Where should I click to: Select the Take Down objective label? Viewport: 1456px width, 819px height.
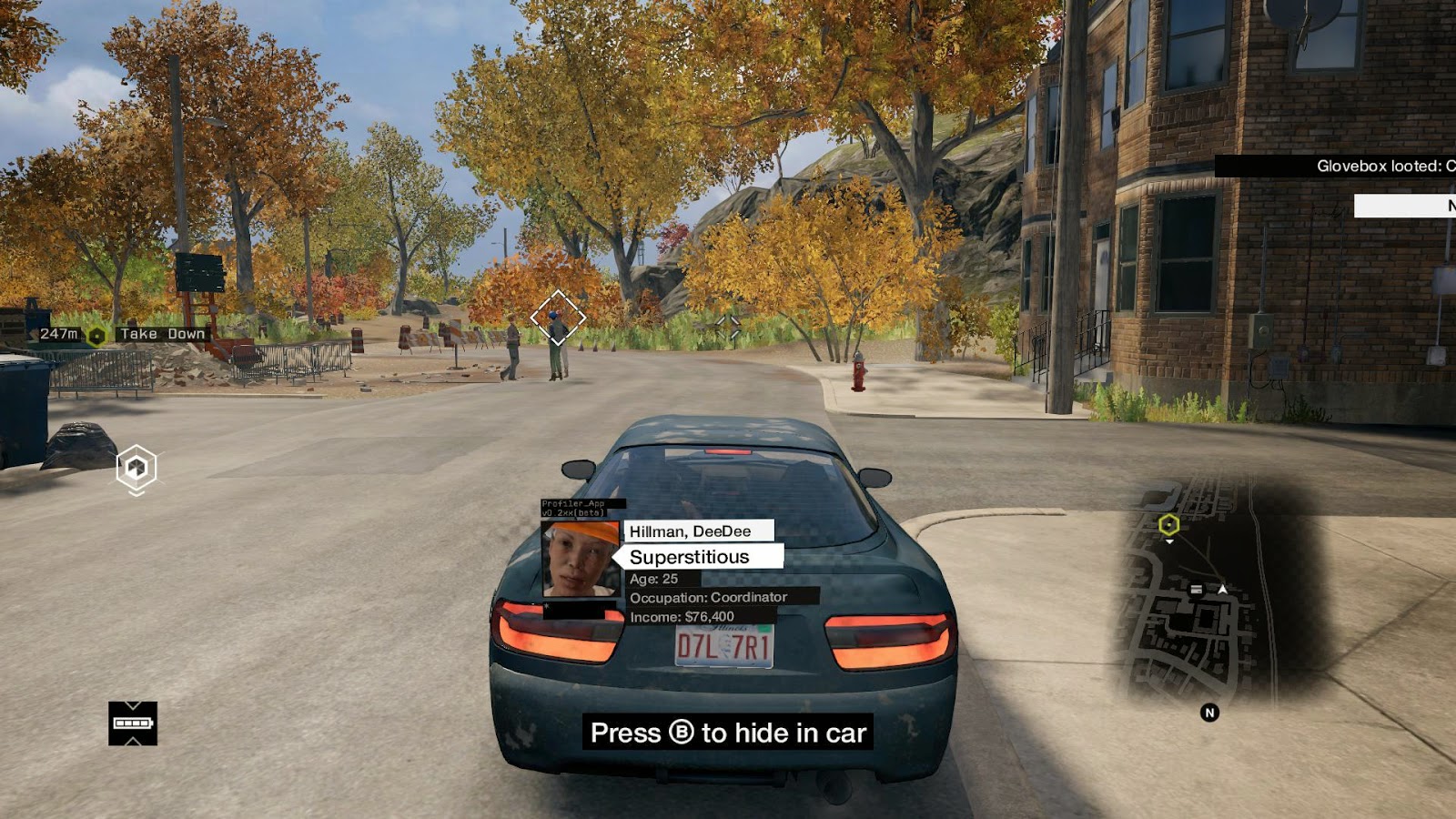click(x=163, y=334)
